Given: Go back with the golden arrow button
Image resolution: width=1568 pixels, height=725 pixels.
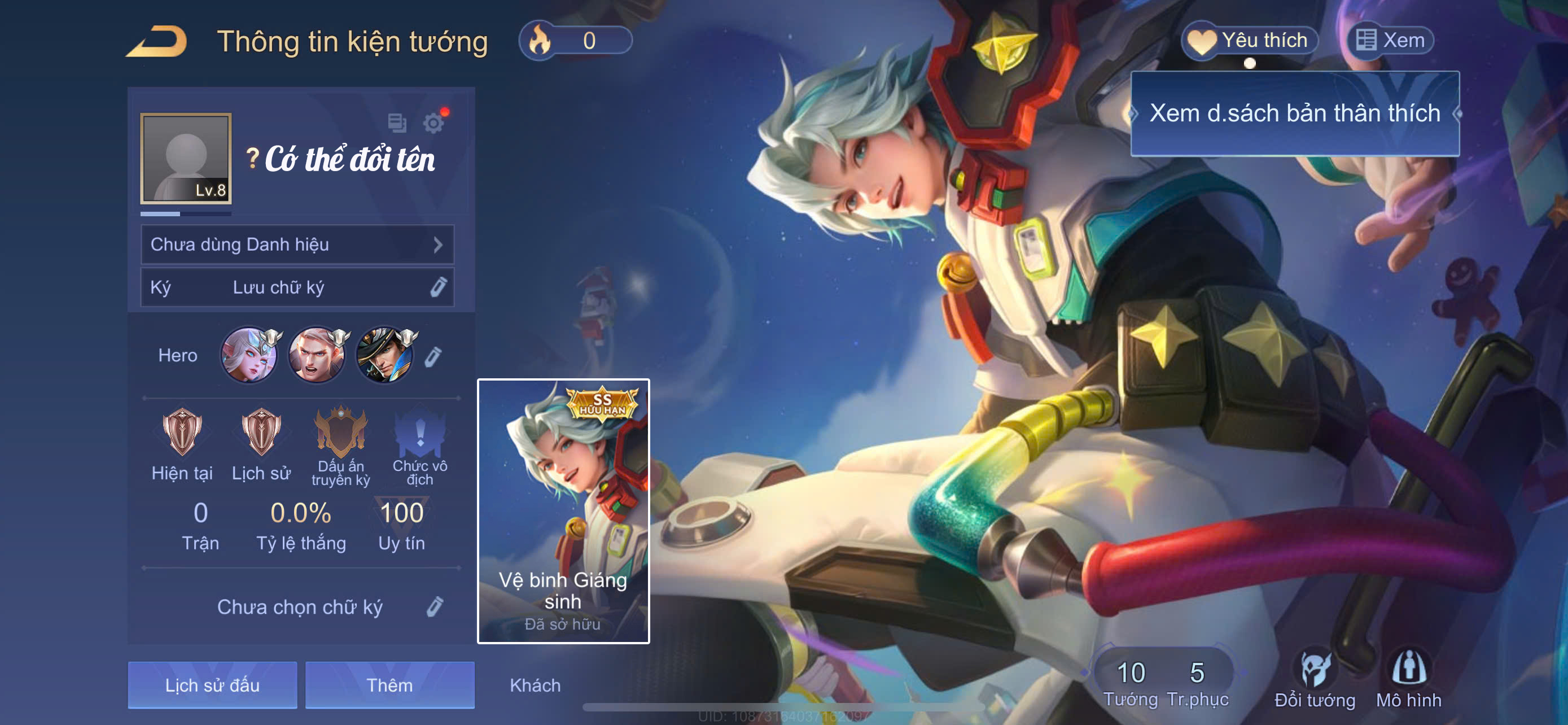Looking at the screenshot, I should point(157,41).
